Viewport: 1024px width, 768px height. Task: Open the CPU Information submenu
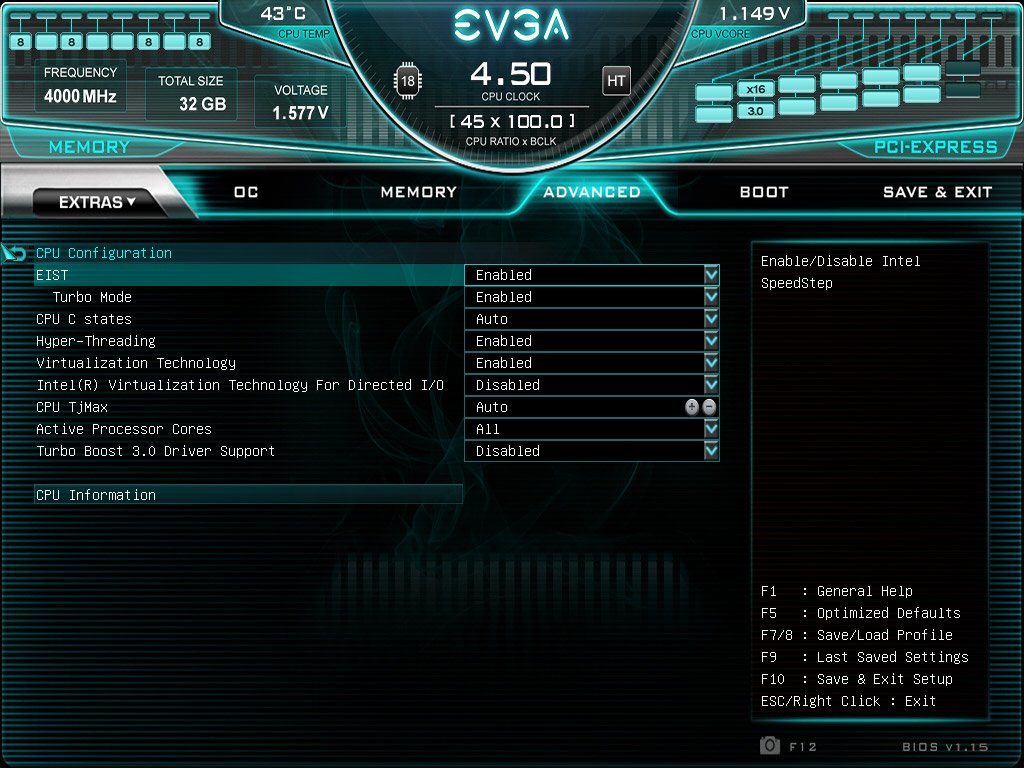click(96, 495)
